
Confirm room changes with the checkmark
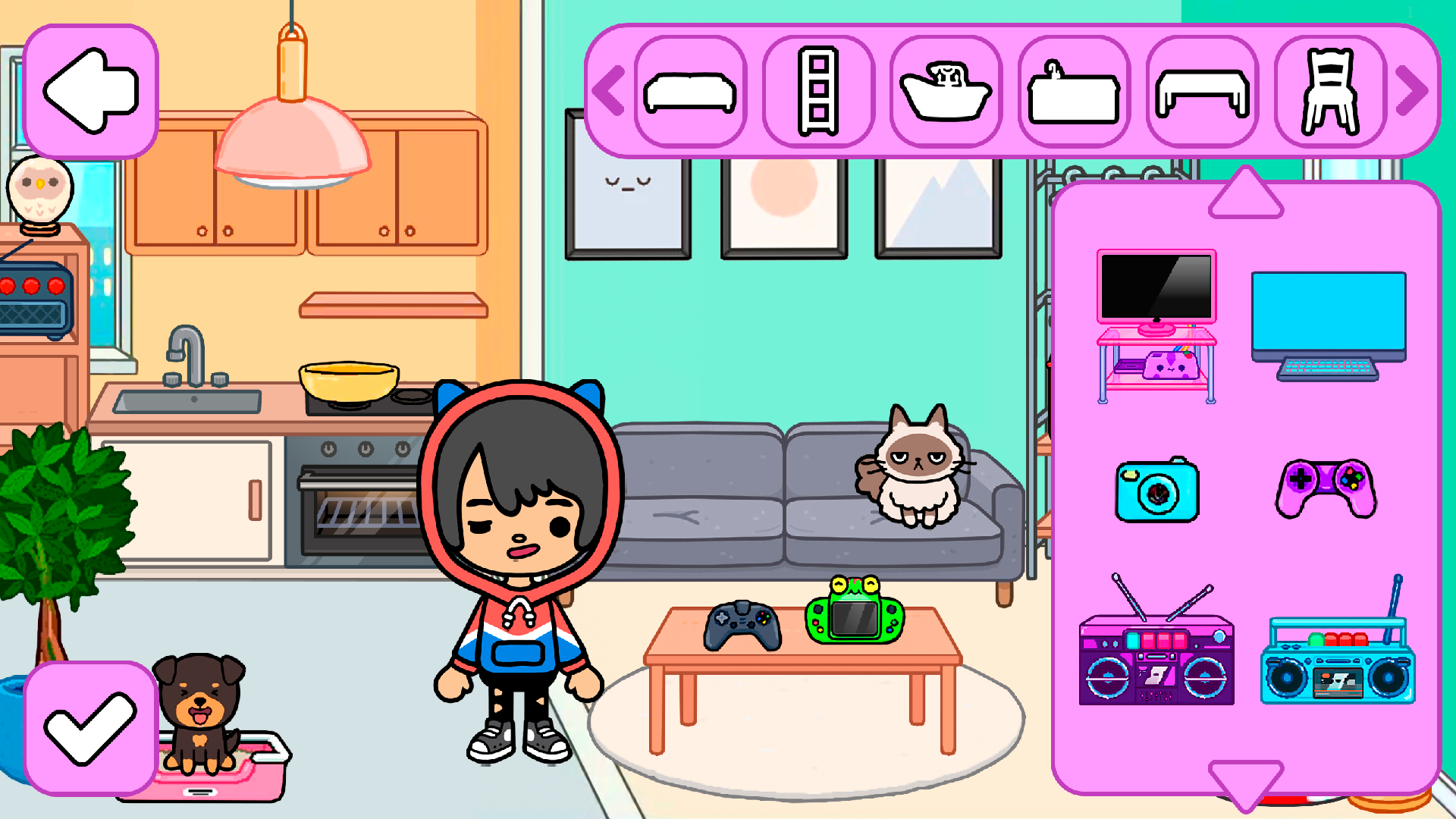coord(91,728)
